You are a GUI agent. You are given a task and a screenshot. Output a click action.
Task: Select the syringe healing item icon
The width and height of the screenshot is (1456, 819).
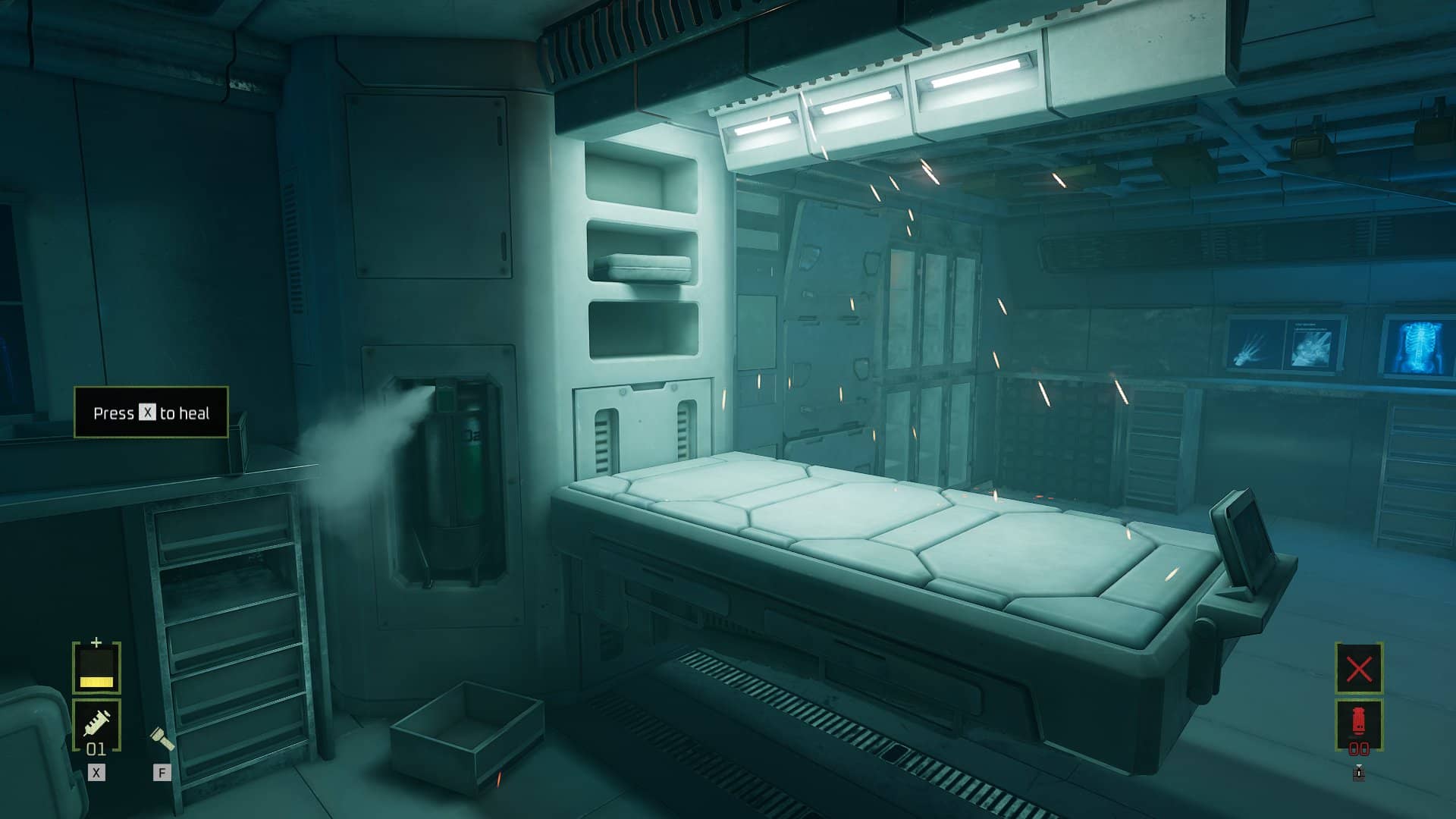[96, 721]
